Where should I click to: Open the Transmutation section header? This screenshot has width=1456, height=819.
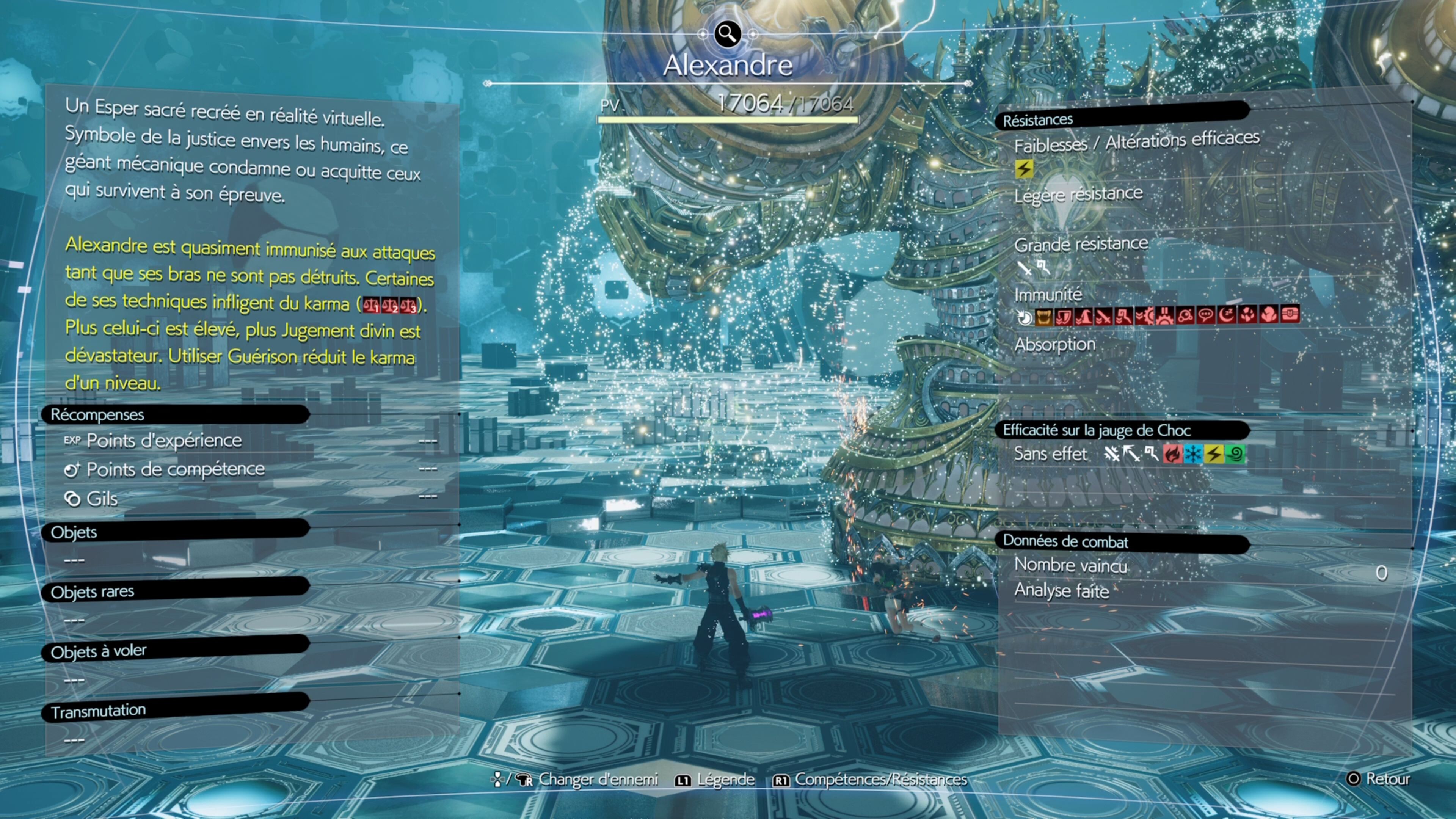click(x=99, y=711)
